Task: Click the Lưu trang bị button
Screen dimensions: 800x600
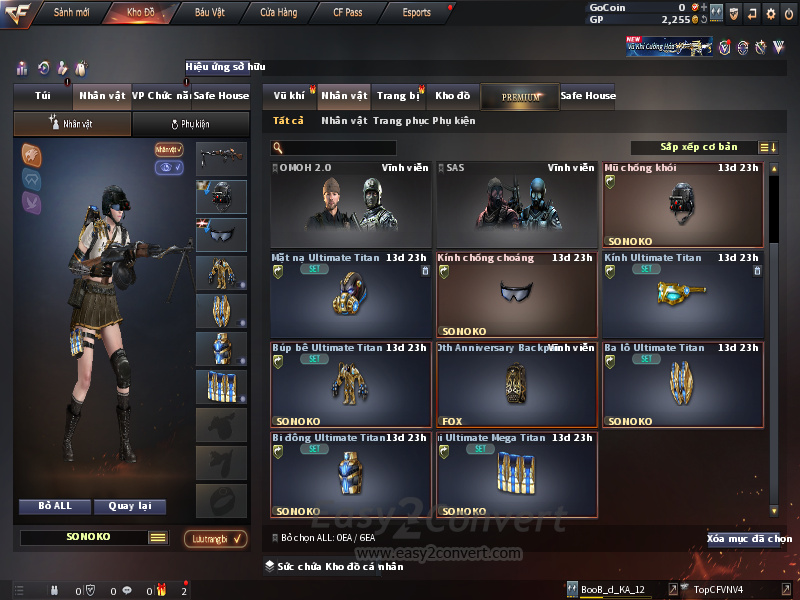Action: 215,539
